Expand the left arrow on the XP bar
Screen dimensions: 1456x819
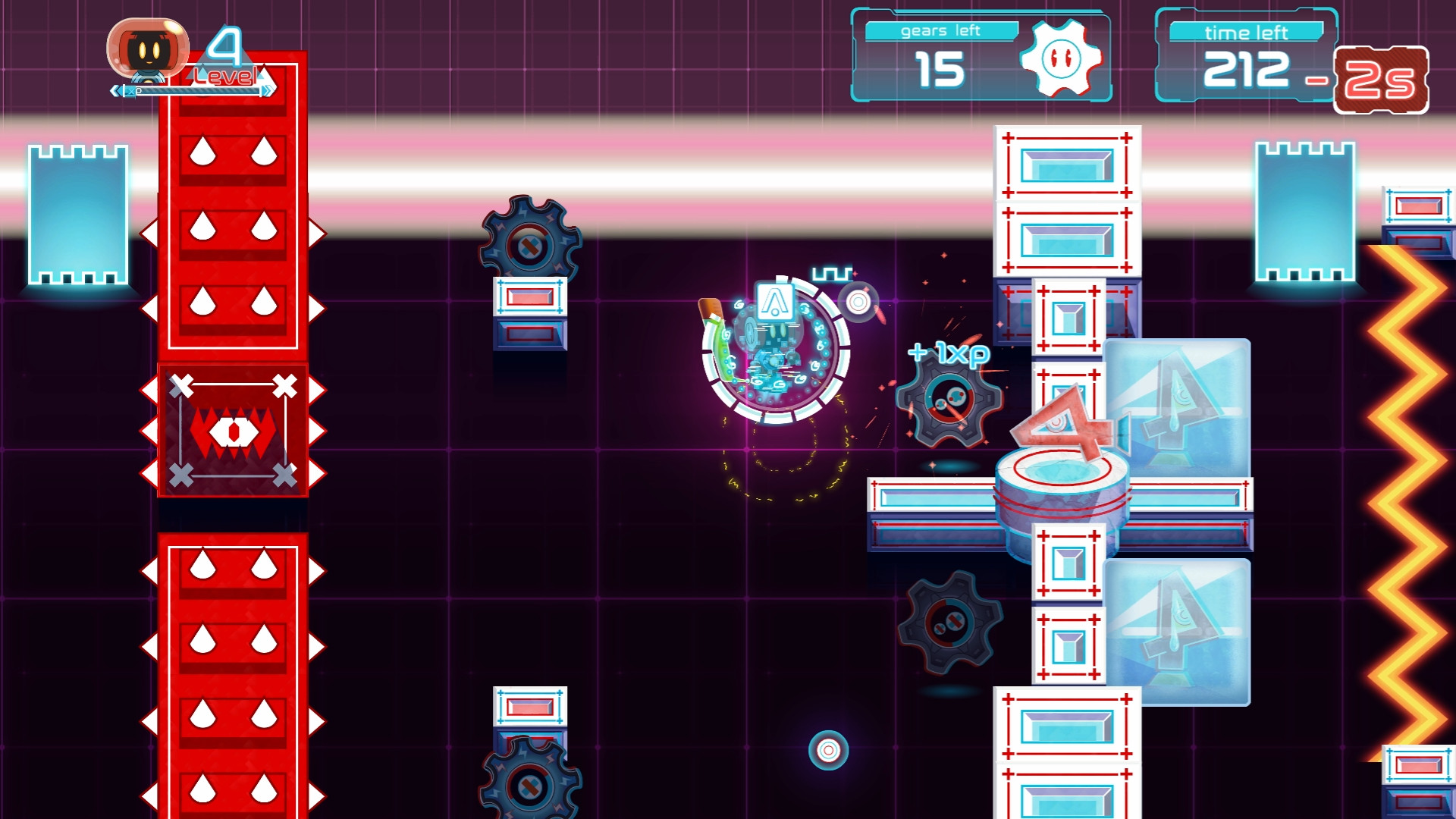[x=115, y=89]
